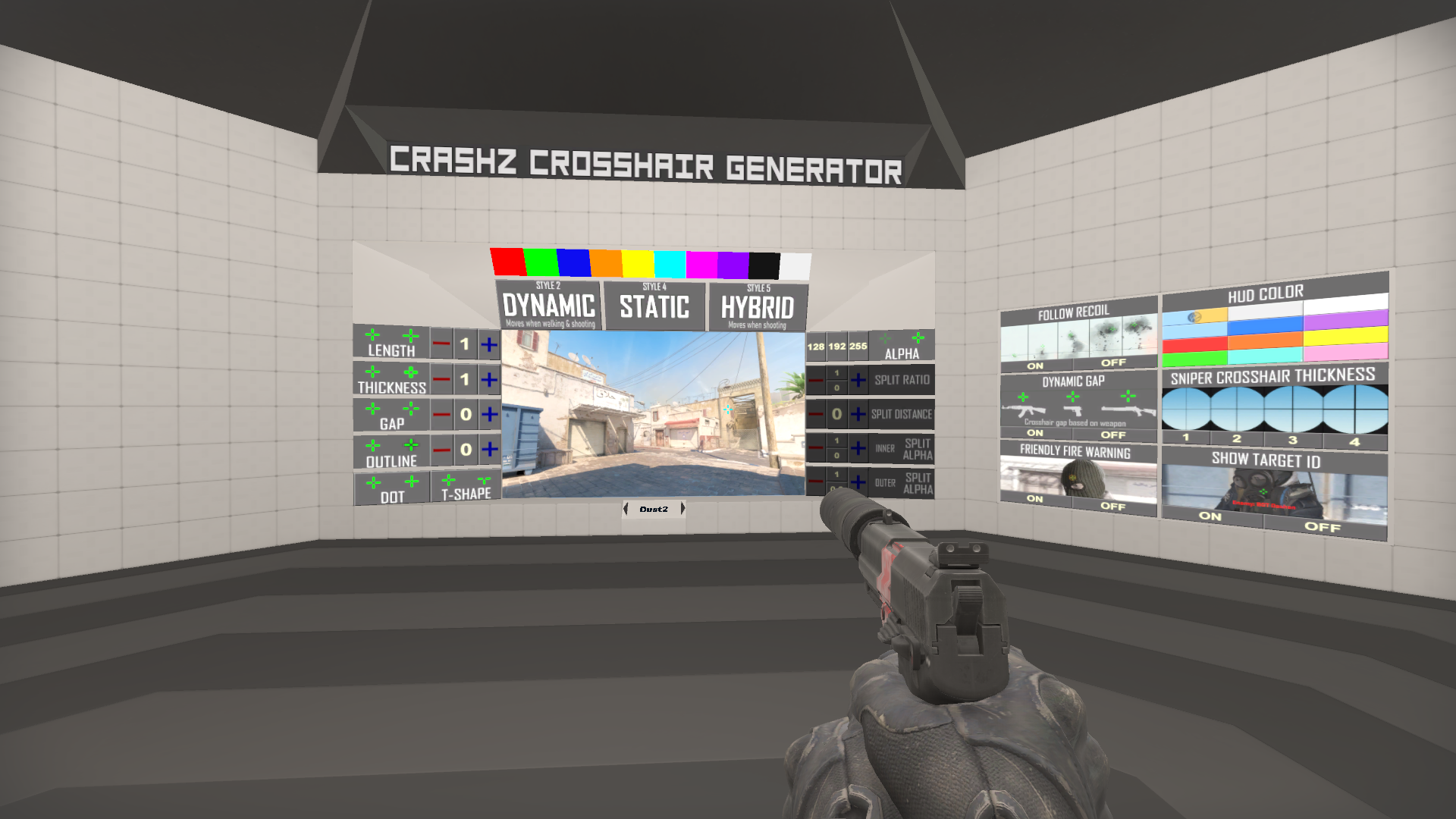Decrease THICKNESS with the red minus button

point(441,379)
